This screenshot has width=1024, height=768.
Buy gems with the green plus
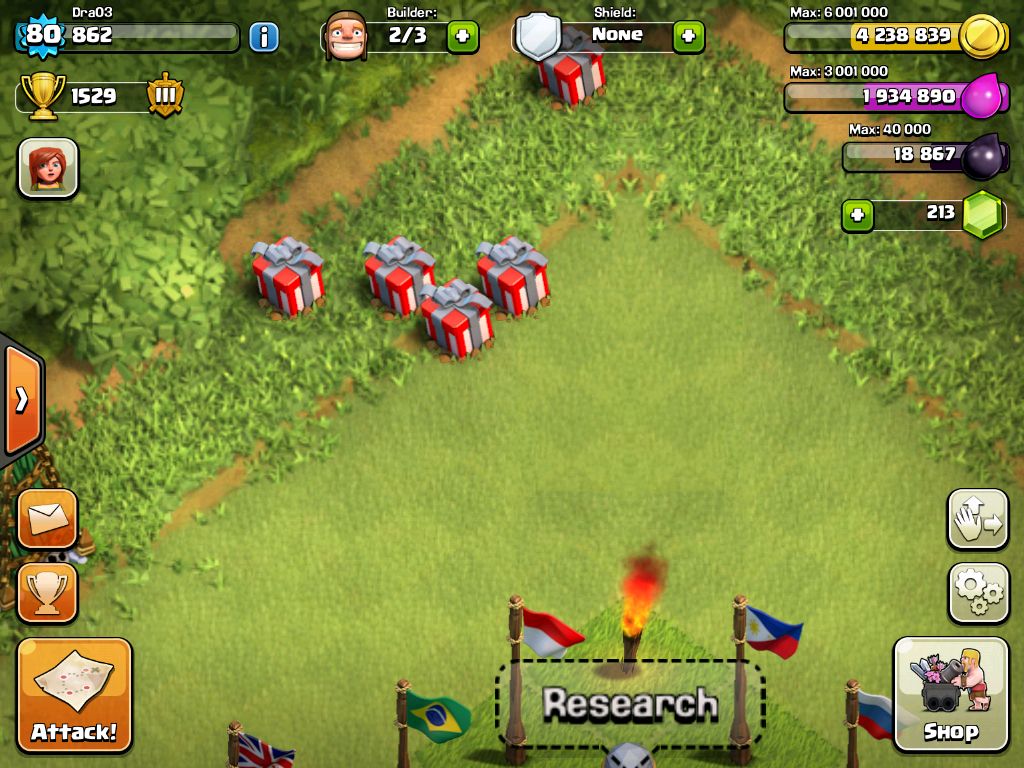pyautogui.click(x=856, y=214)
